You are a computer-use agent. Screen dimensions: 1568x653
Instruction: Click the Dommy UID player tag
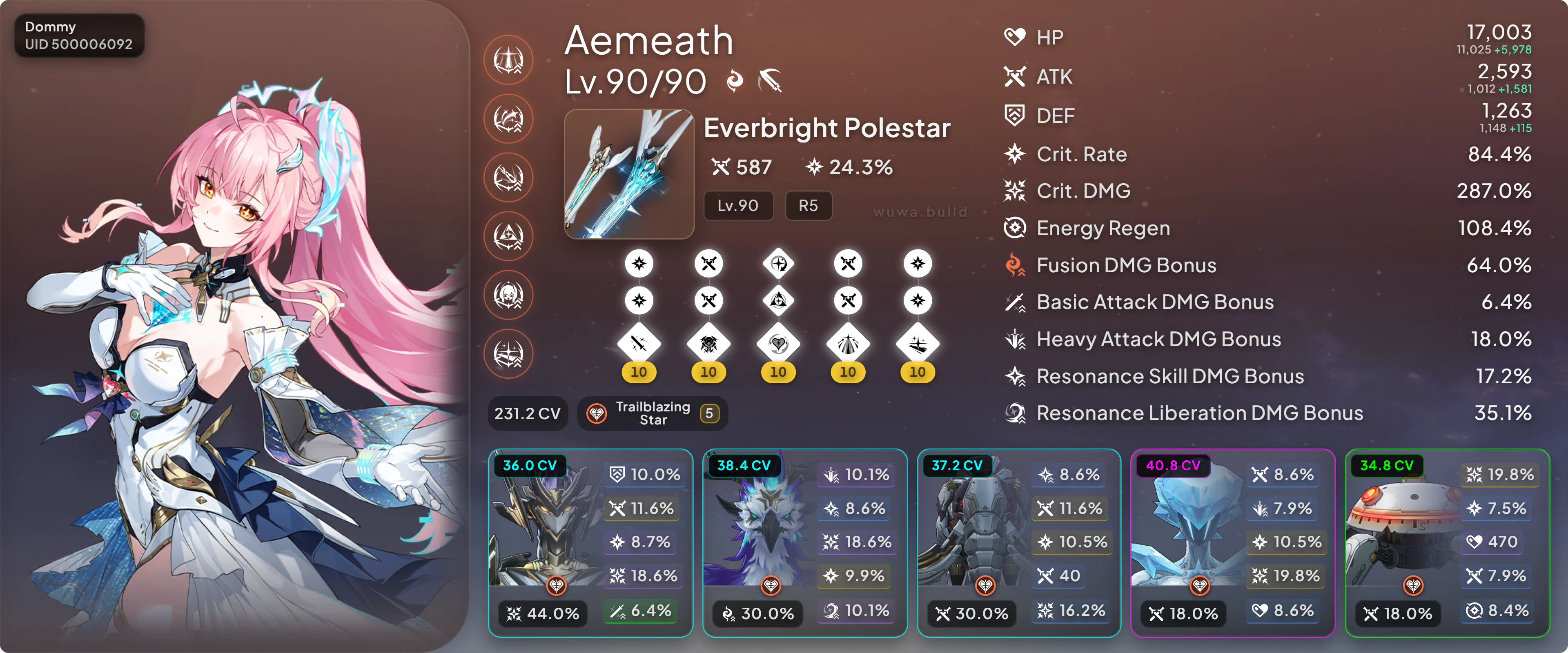pyautogui.click(x=78, y=36)
